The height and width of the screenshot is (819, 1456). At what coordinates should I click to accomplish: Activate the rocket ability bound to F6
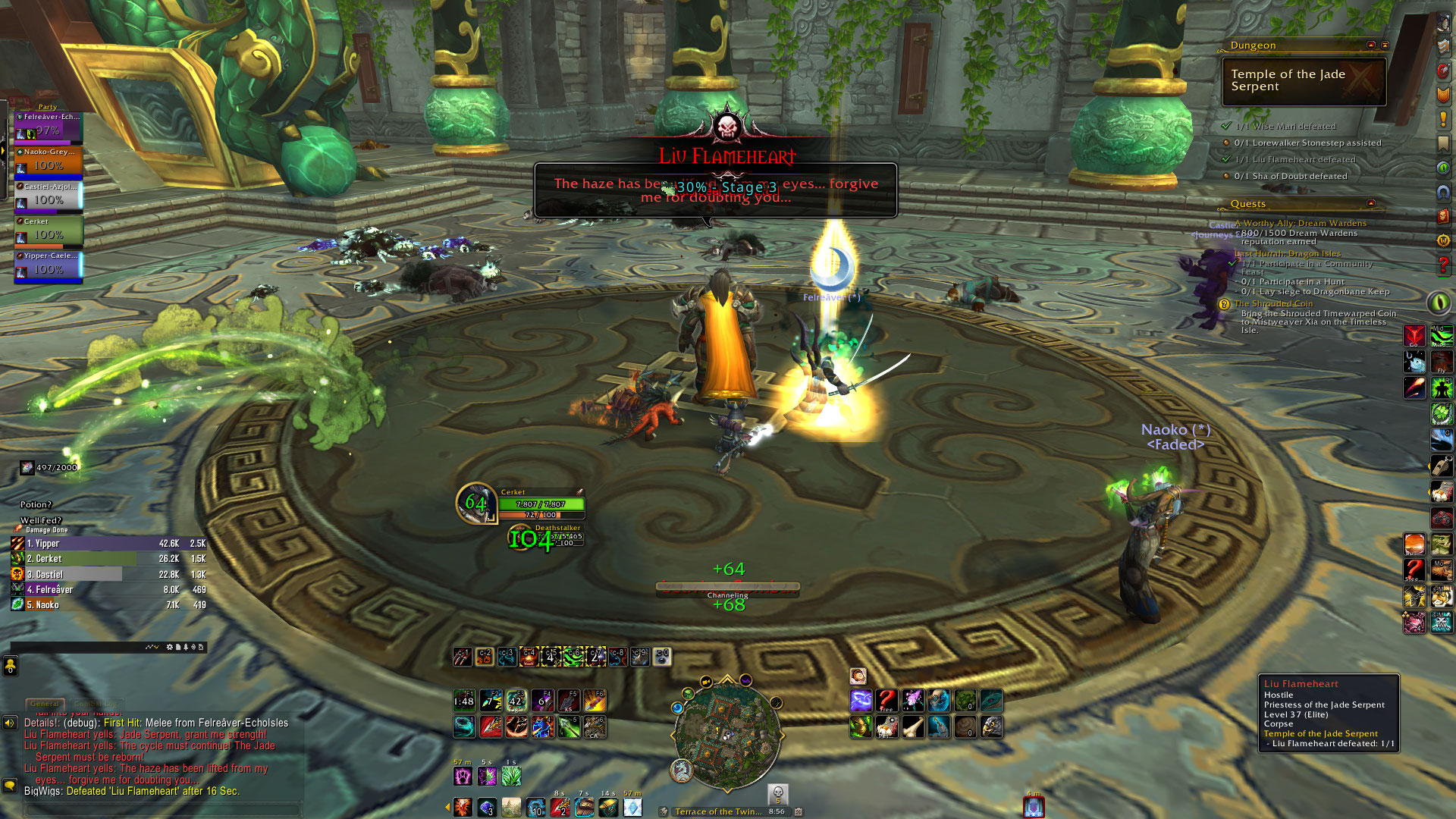click(x=595, y=700)
